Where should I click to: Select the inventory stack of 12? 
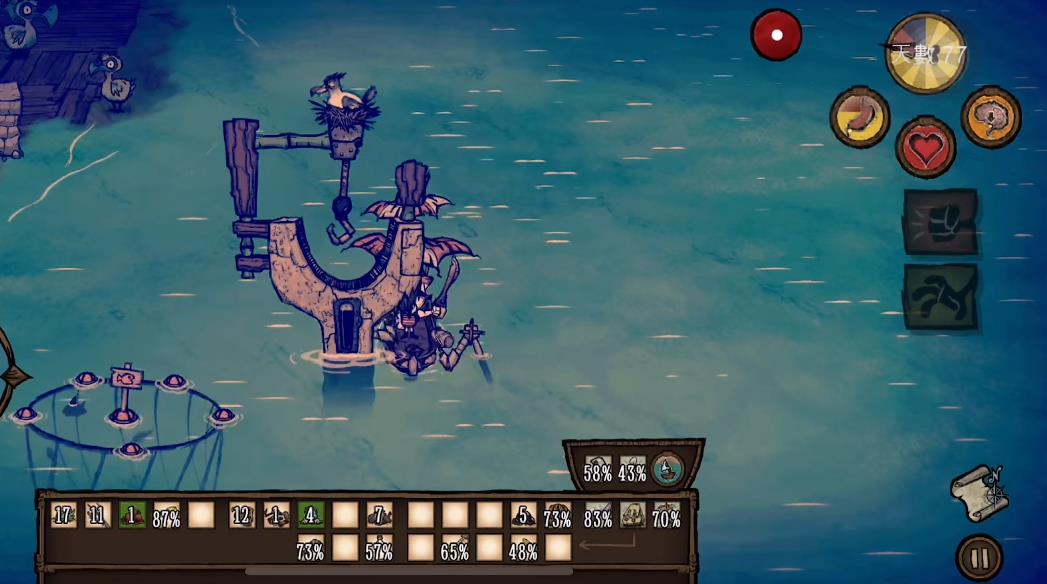pos(242,515)
